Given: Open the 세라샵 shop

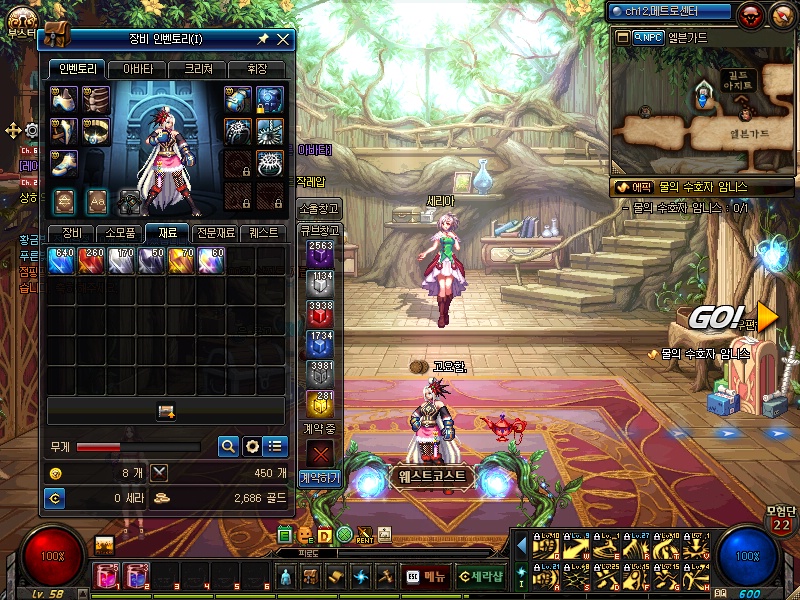Looking at the screenshot, I should click(x=482, y=576).
